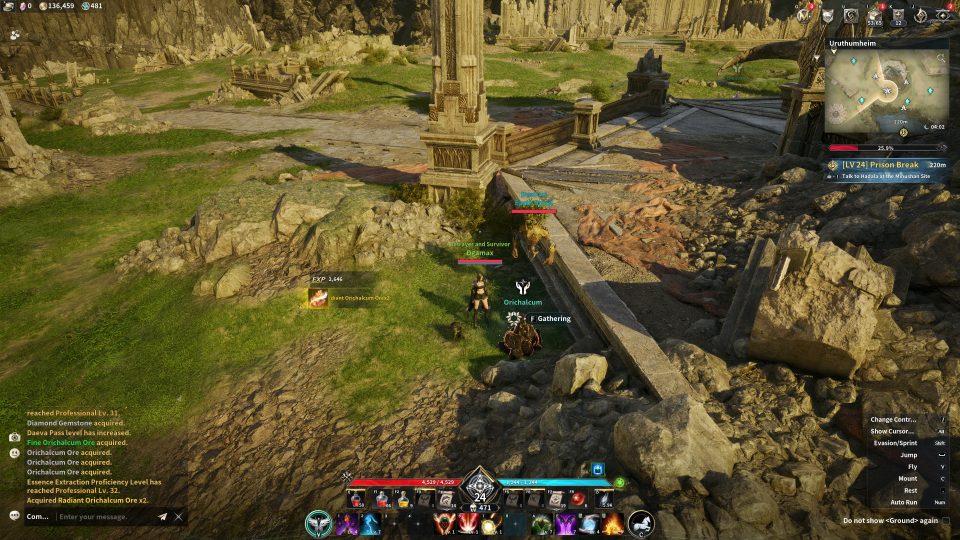Screen dimensions: 960x540
Task: Tick the 'Do not show Ground again' checkbox
Action: point(946,520)
